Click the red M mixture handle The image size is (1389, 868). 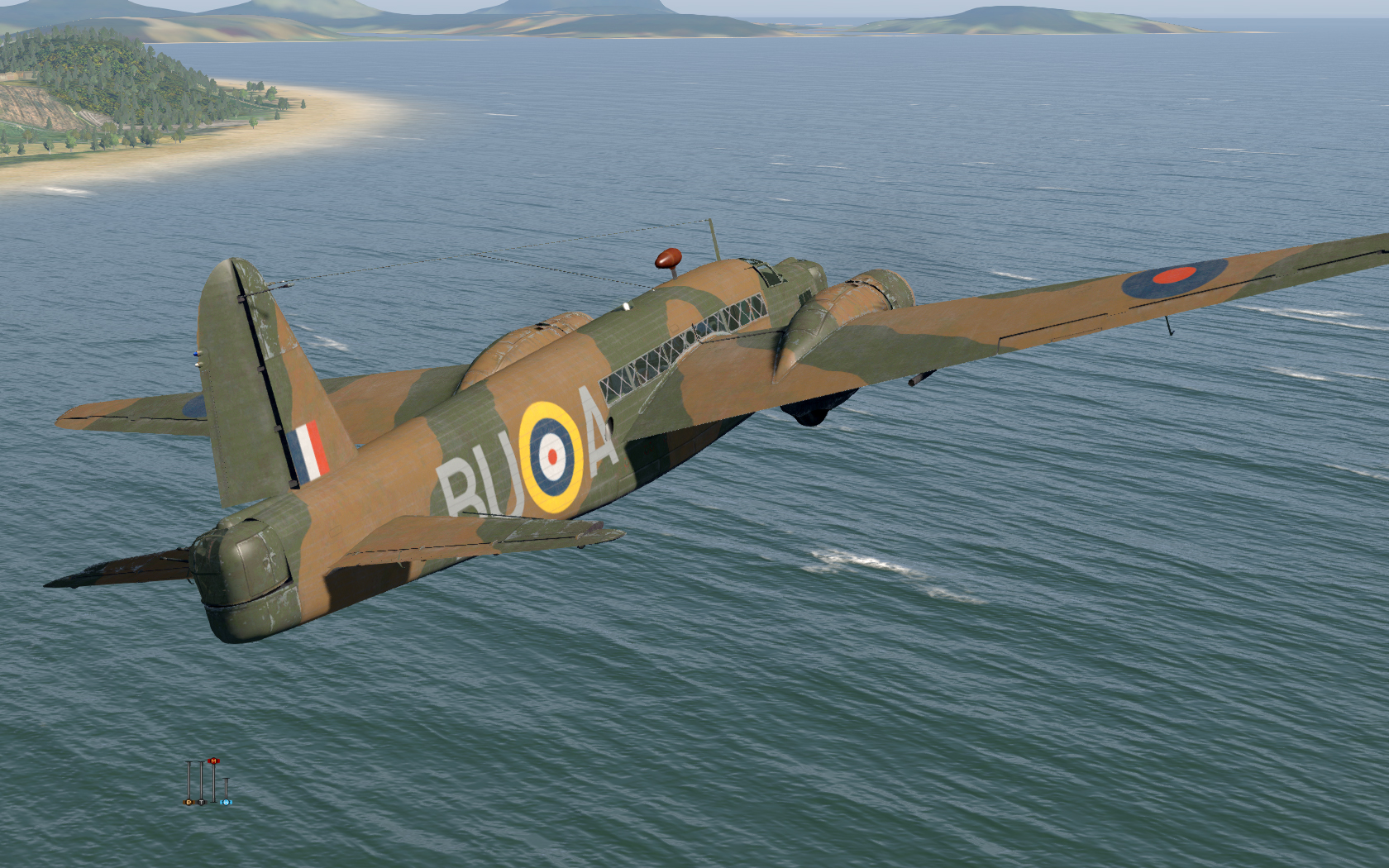[214, 761]
